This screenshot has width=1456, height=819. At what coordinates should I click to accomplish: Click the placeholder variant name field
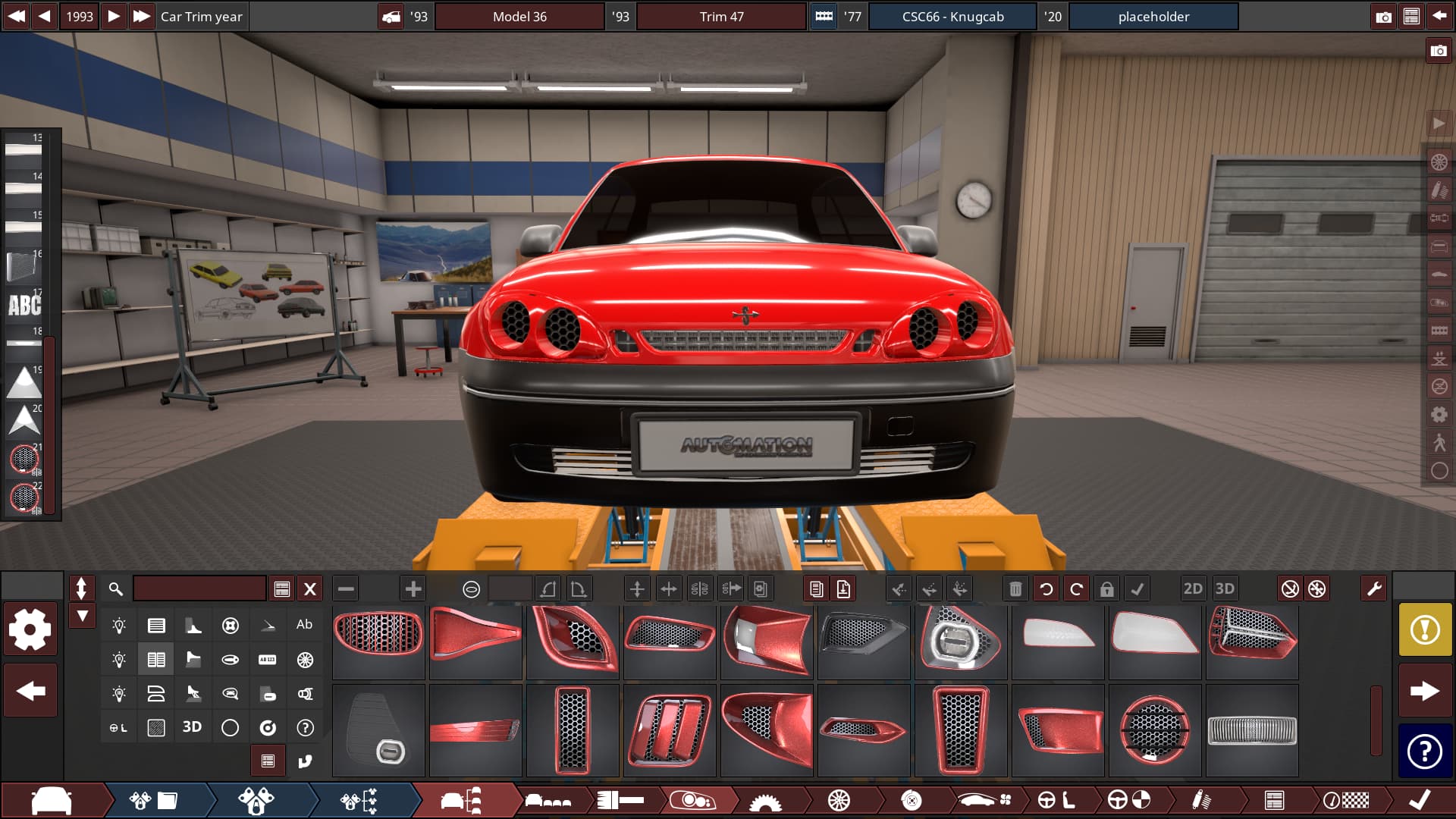[x=1153, y=17]
